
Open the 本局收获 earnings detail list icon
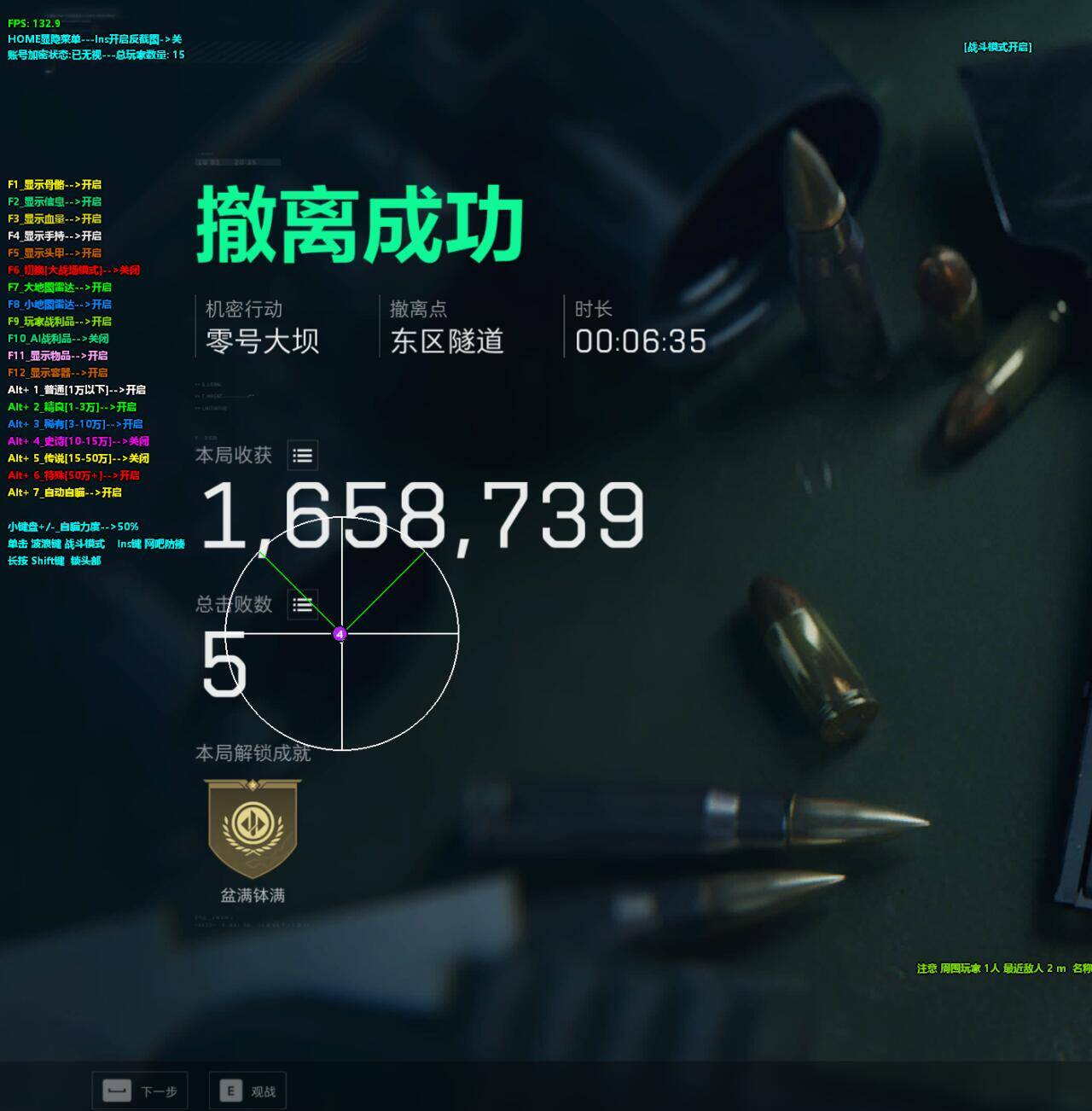(x=305, y=455)
